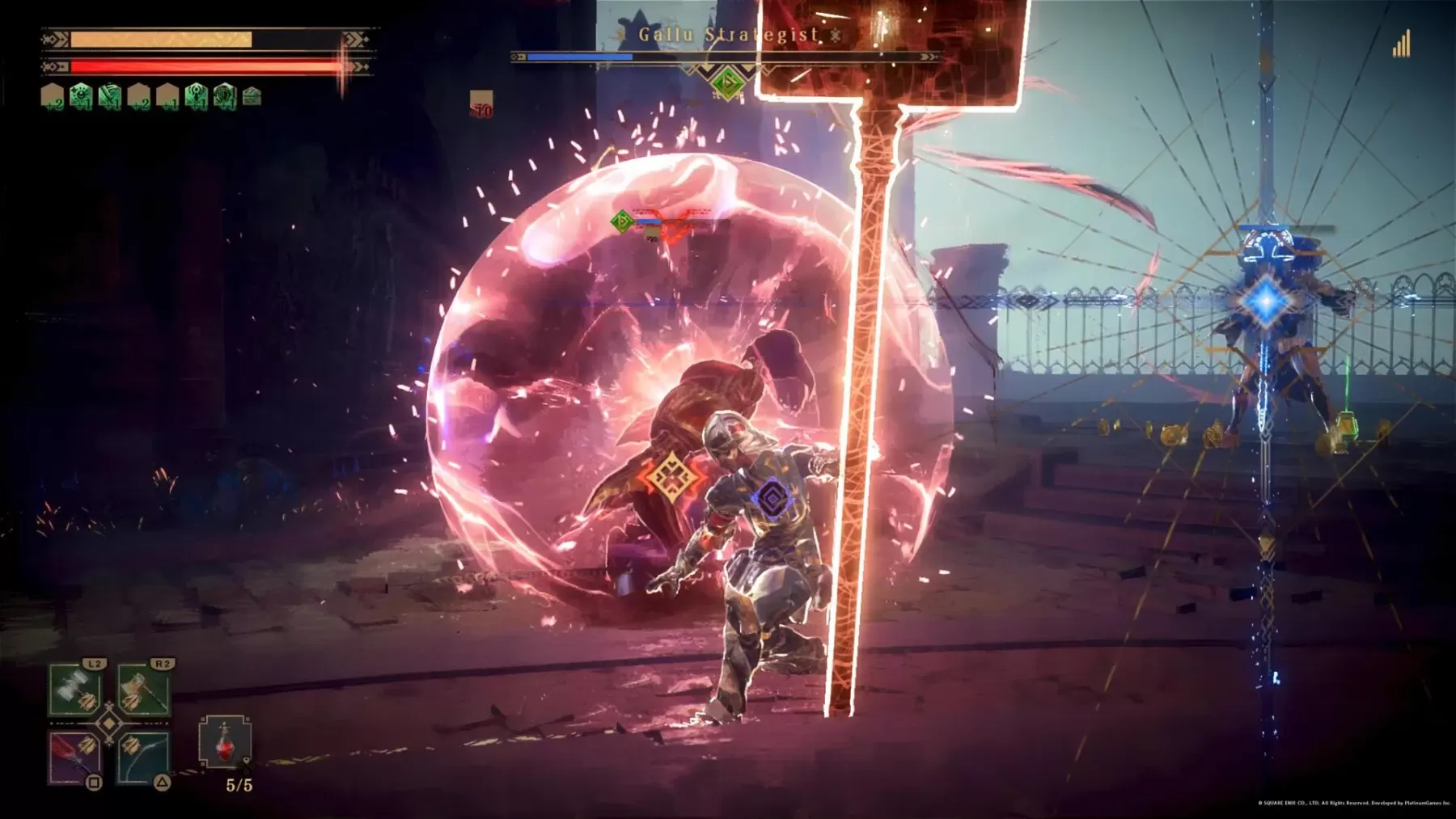
Task: Inspect the green striped blade buff icon
Action: tap(110, 97)
